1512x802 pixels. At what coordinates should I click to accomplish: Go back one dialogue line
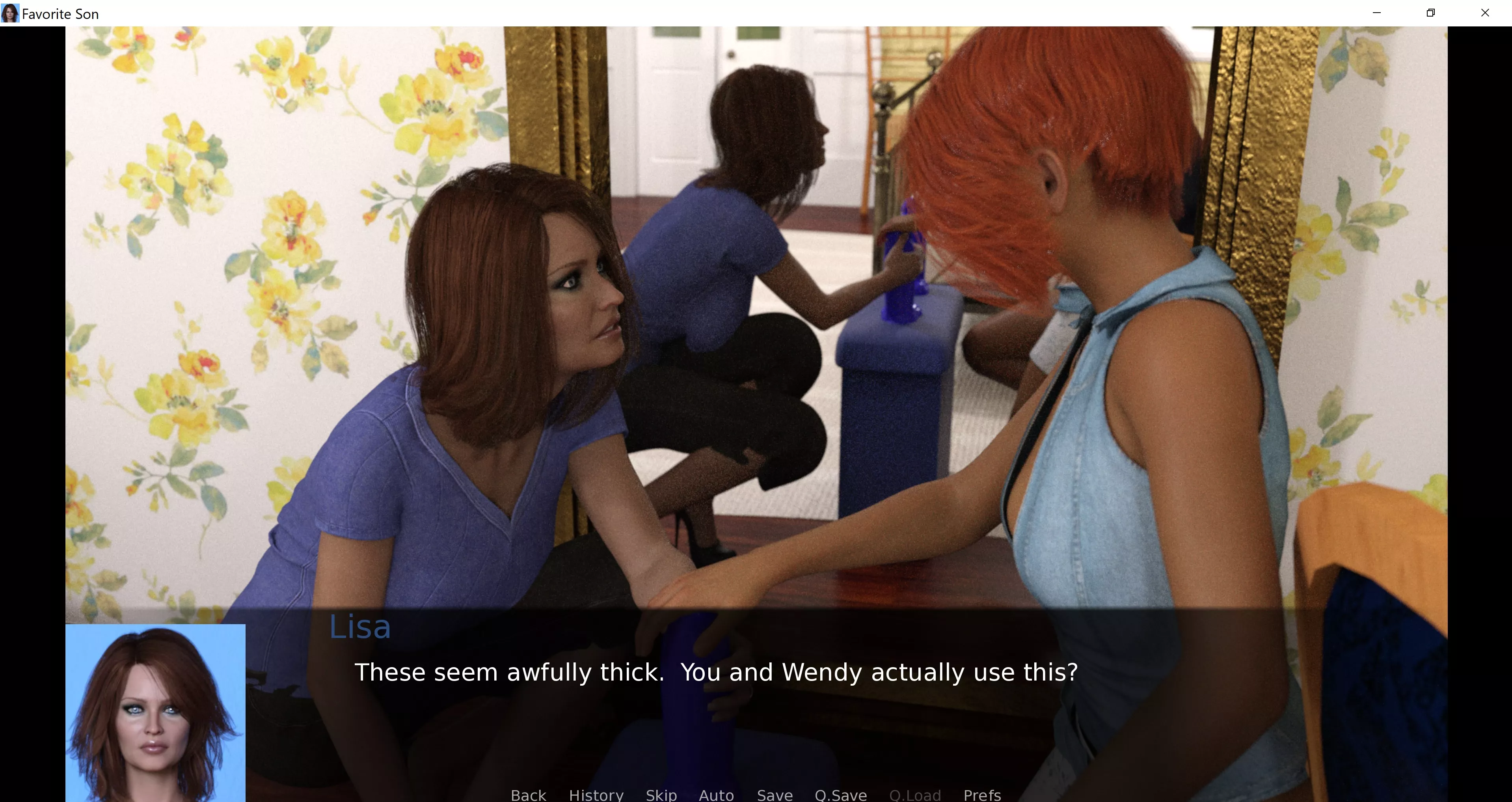528,795
